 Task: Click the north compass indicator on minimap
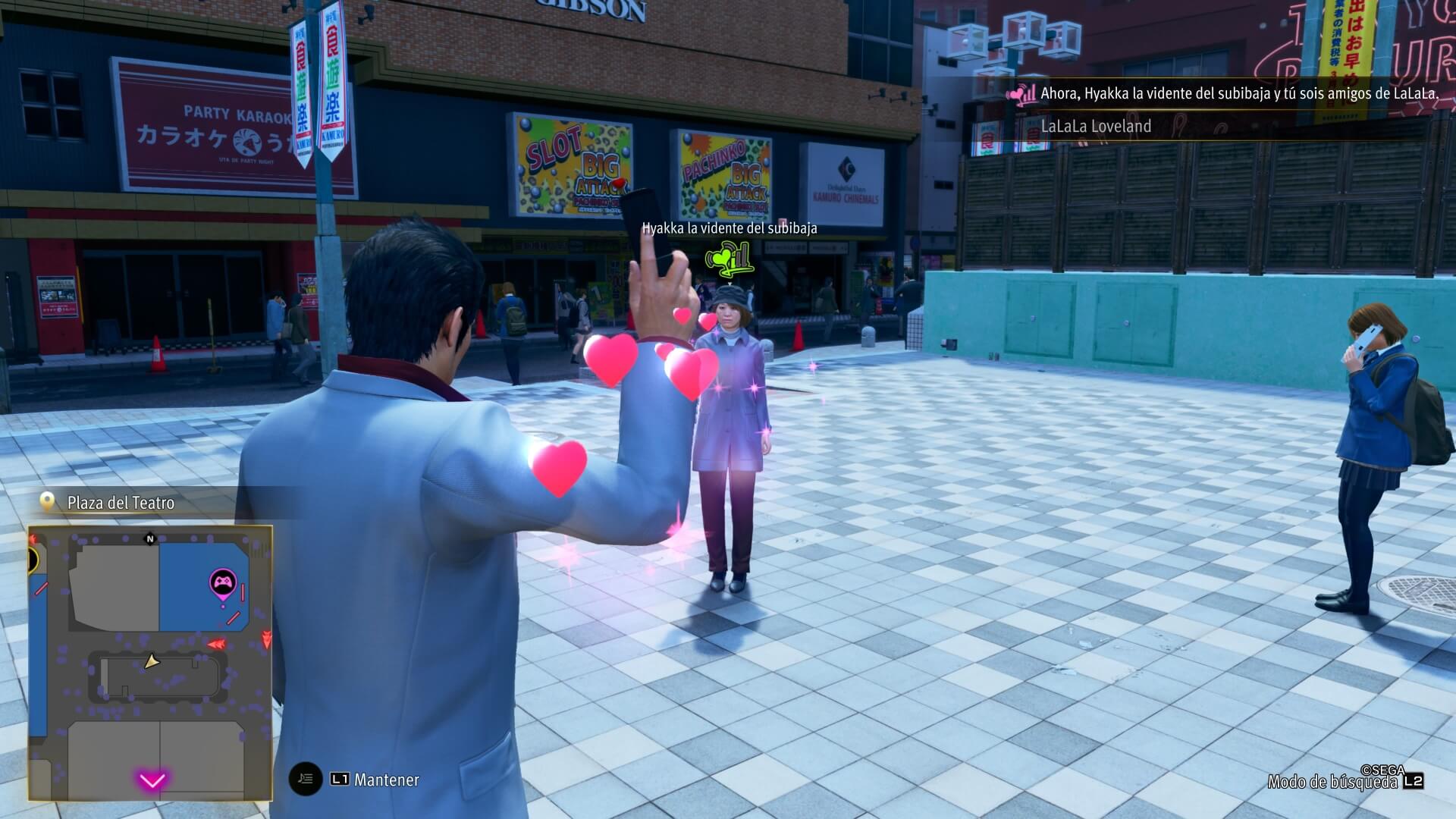coord(150,539)
